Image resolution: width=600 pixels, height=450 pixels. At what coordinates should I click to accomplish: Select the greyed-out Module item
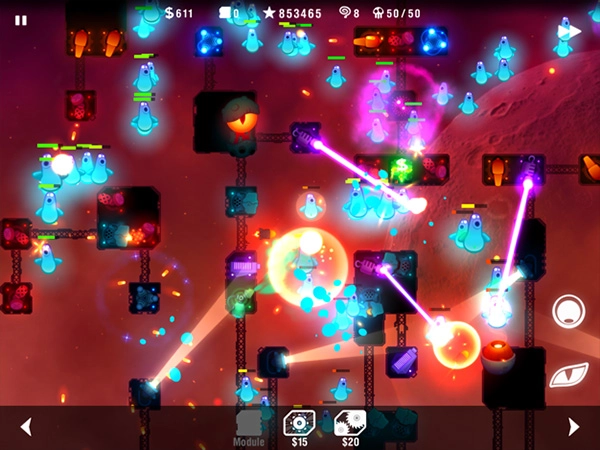pyautogui.click(x=248, y=425)
